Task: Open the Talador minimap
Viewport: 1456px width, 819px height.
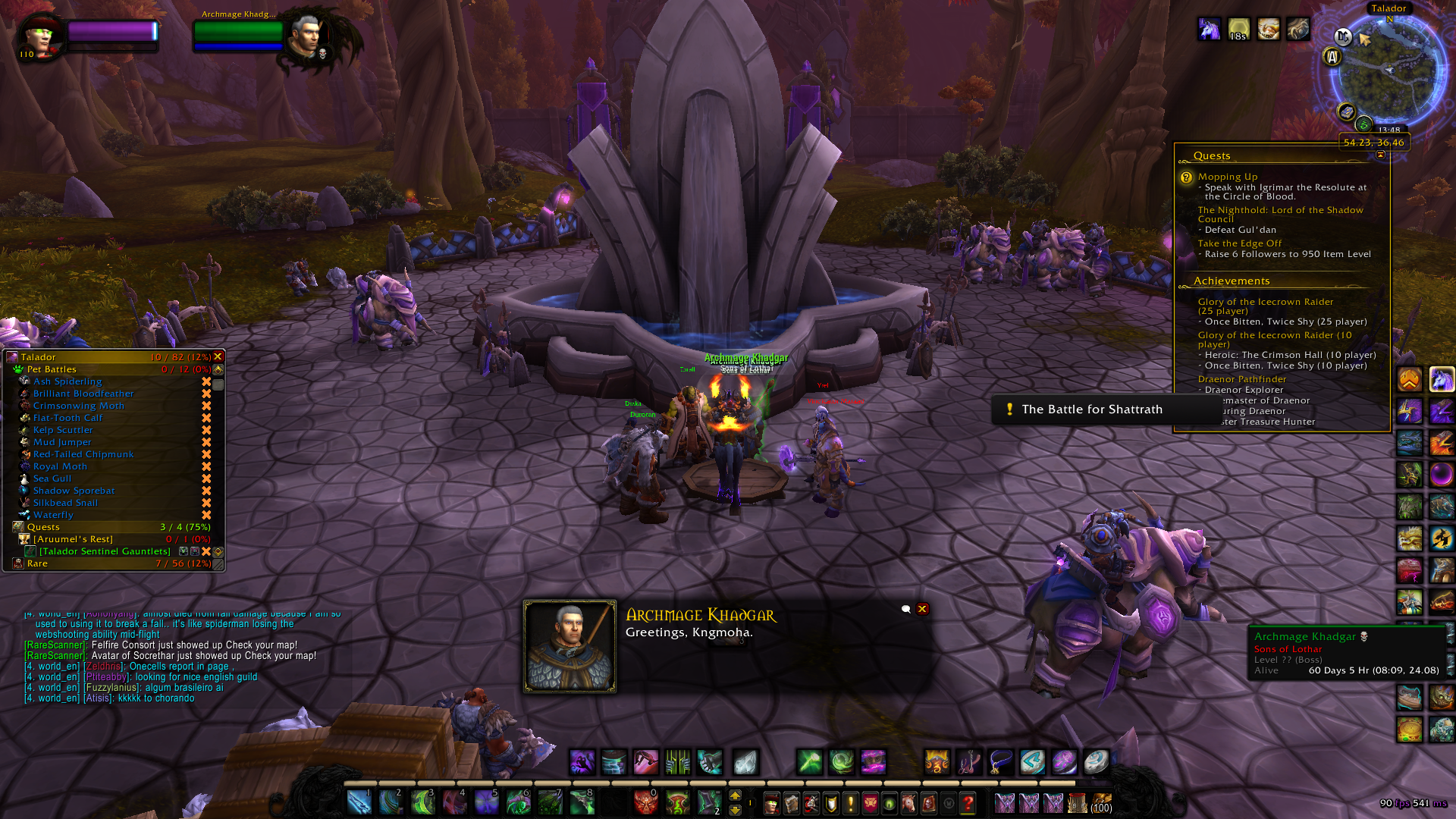Action: tap(1389, 72)
